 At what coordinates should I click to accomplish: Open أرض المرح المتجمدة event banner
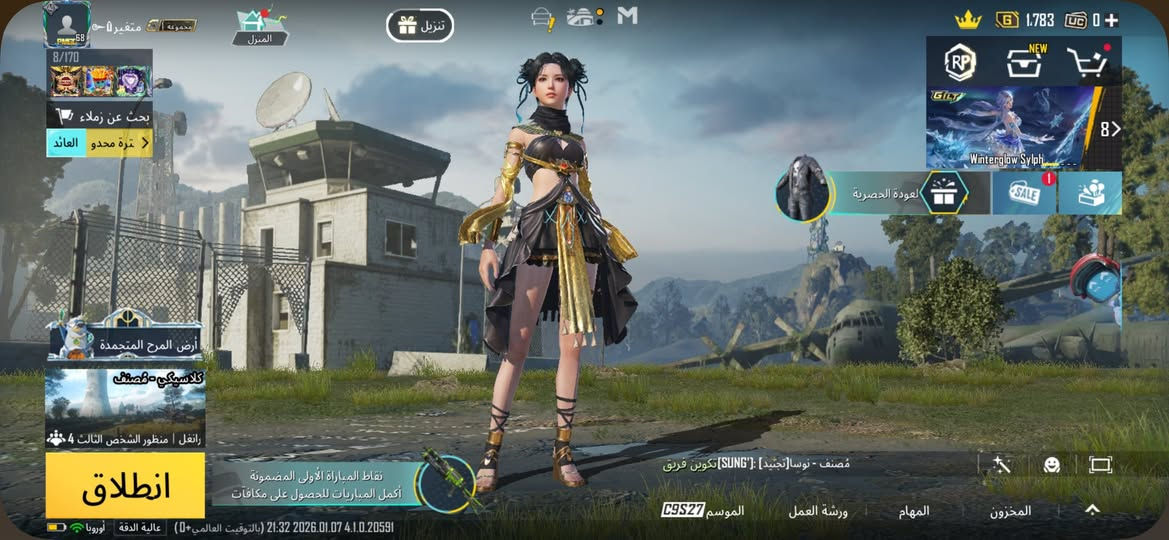coord(125,339)
